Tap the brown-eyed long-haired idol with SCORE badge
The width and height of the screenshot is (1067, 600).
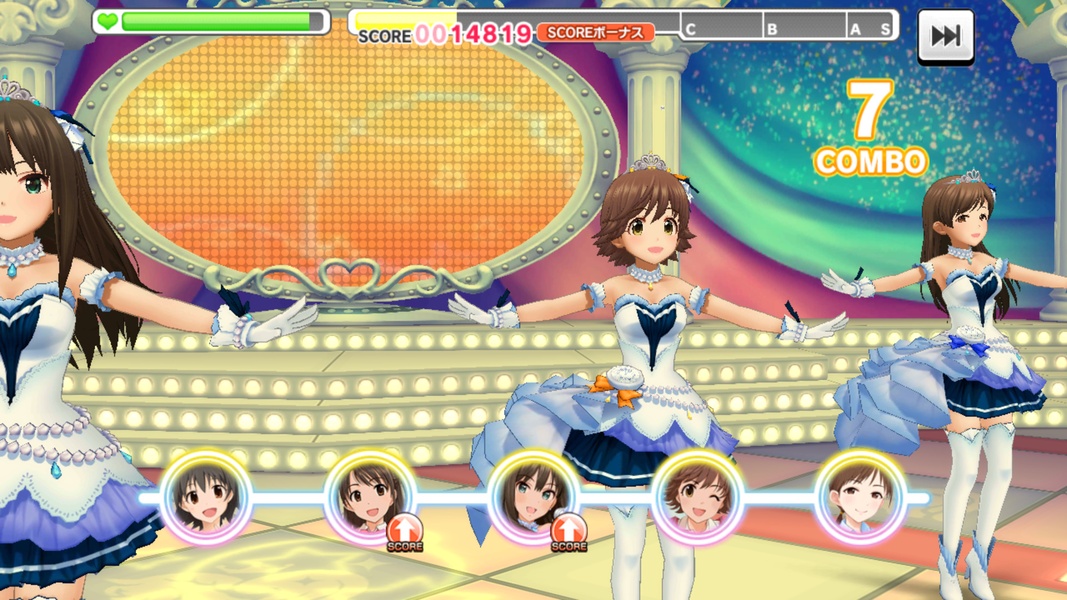click(369, 497)
